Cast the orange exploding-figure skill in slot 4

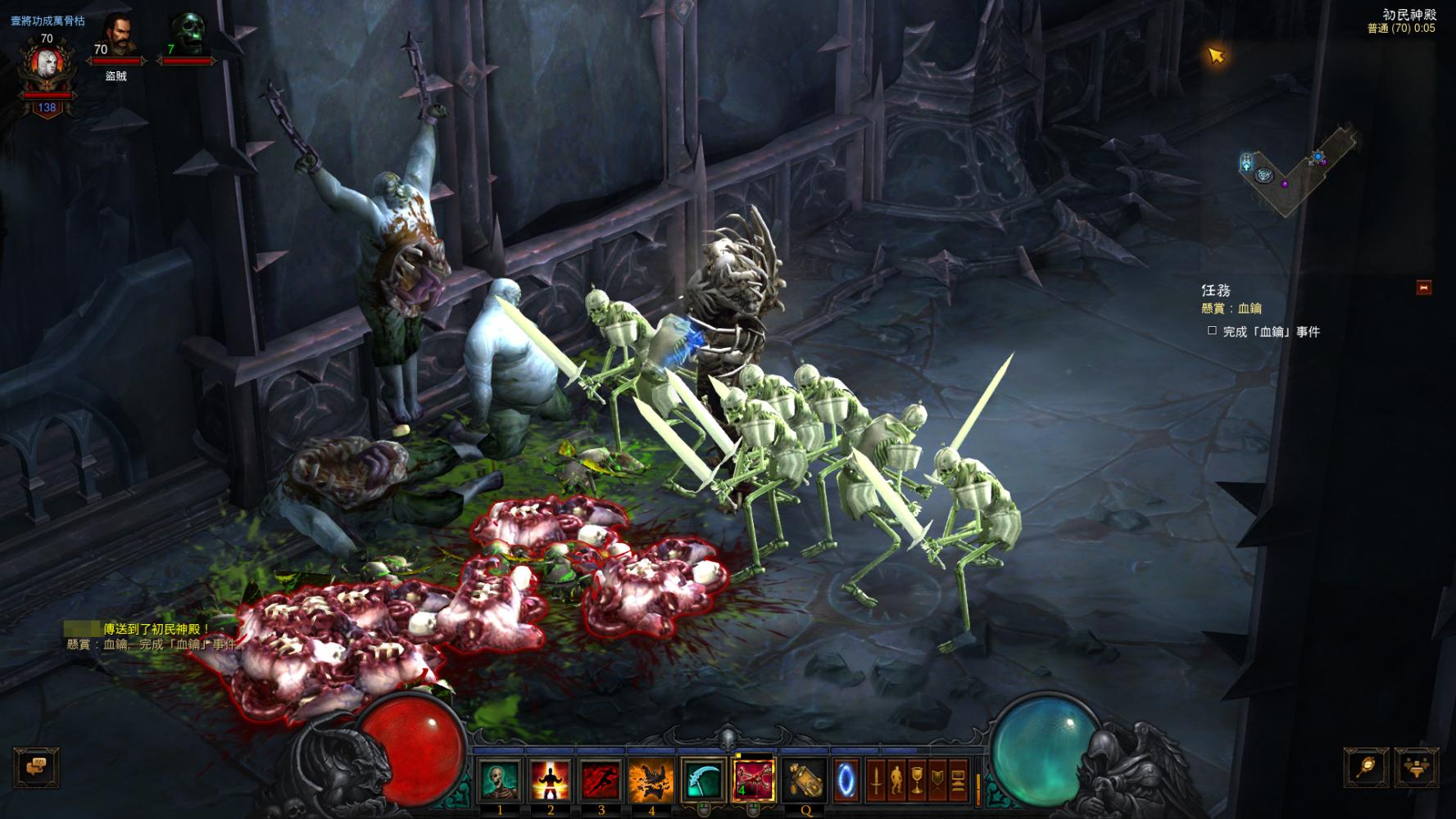click(x=652, y=781)
